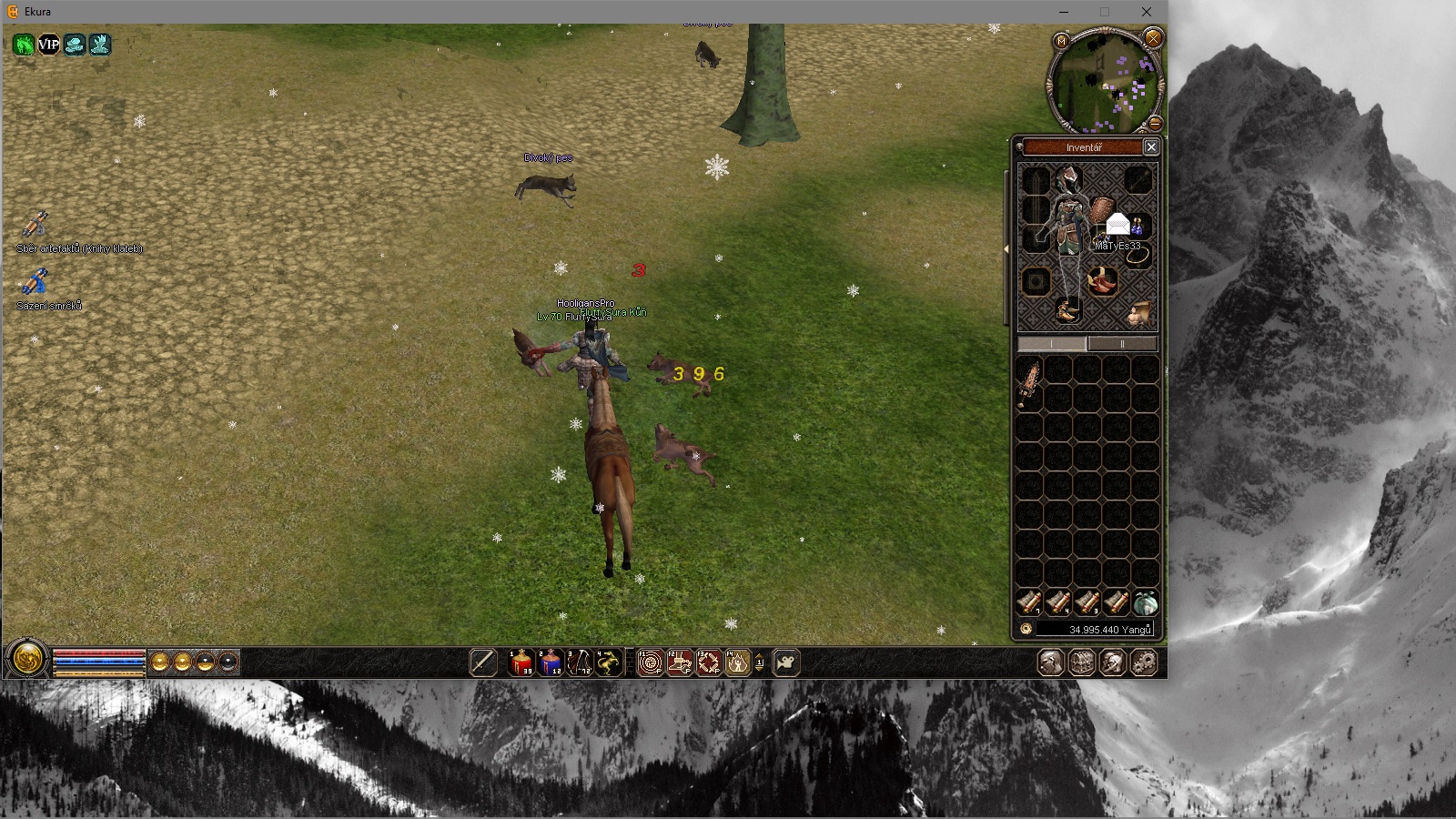Switch to inventory page II
The image size is (1456, 819).
(x=1122, y=344)
